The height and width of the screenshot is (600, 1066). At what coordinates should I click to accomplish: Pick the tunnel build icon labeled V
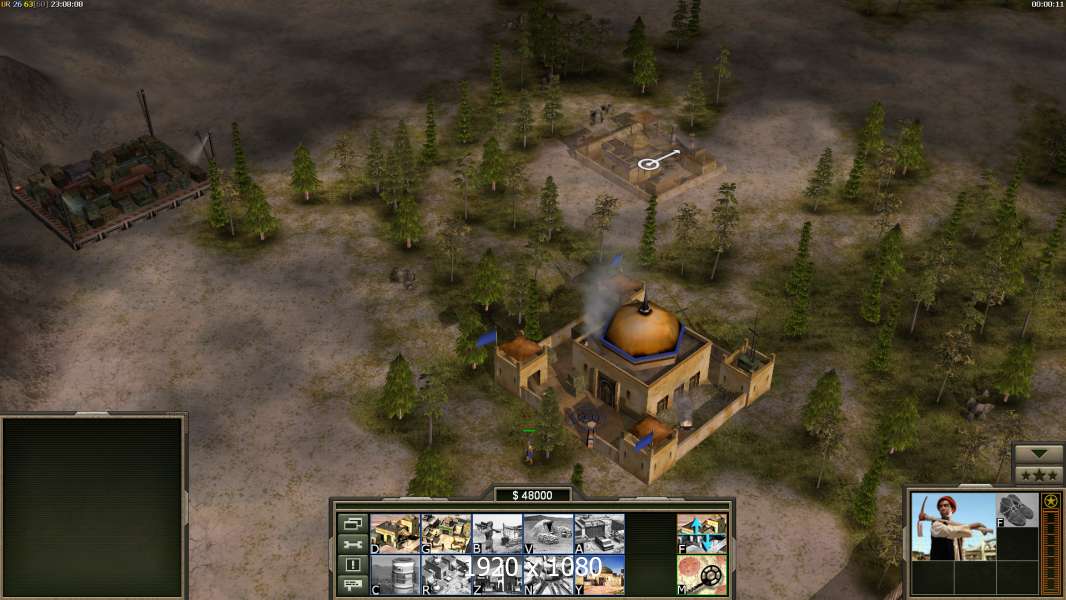pyautogui.click(x=548, y=533)
